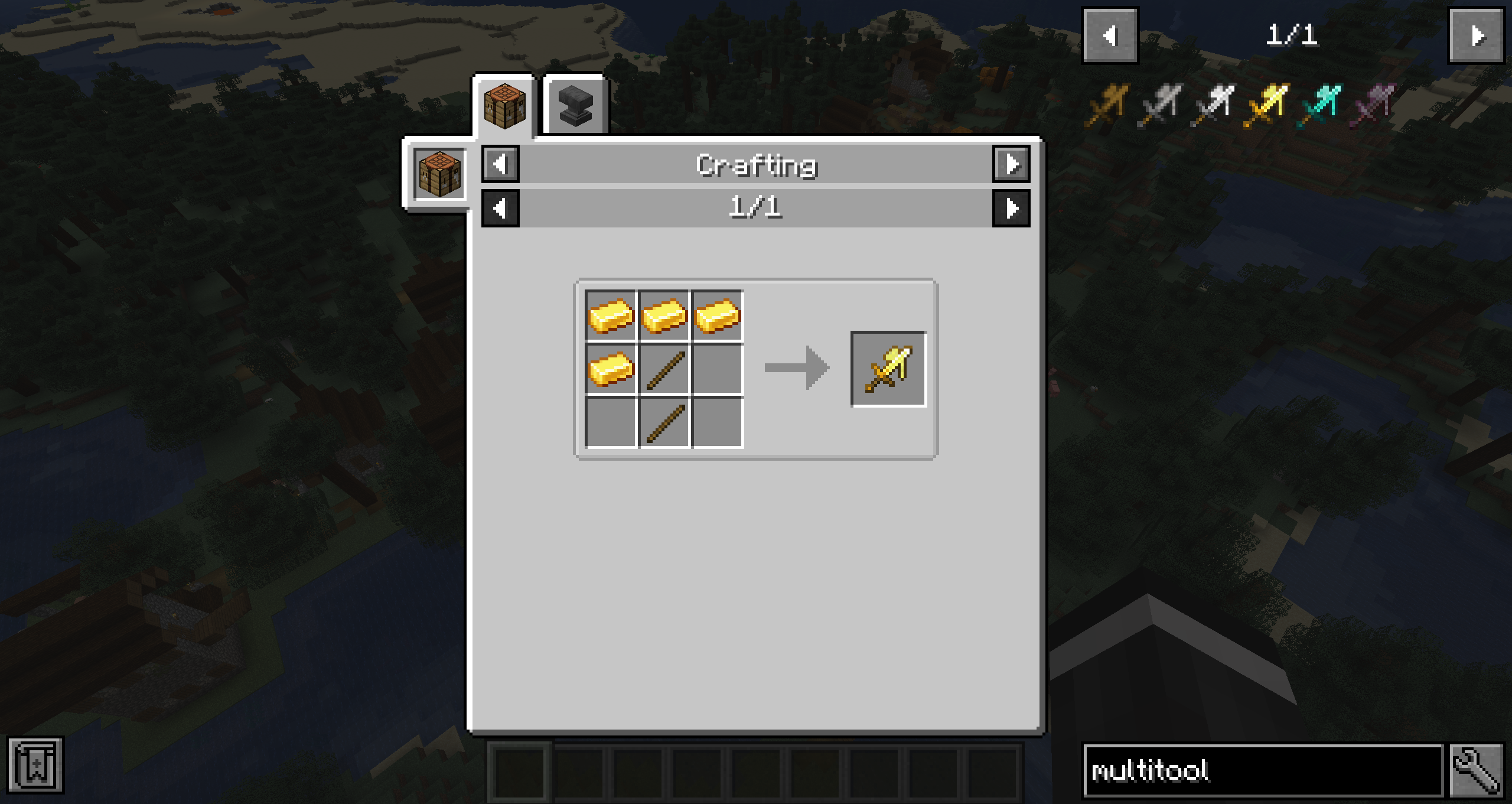The image size is (1512, 804).
Task: Go to previous page of item list
Action: click(x=1110, y=36)
